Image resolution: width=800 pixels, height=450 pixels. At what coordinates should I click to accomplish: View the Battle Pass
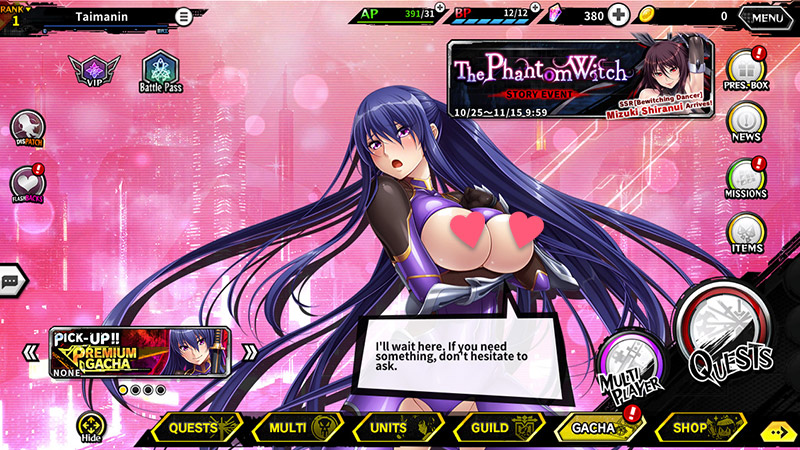[160, 72]
